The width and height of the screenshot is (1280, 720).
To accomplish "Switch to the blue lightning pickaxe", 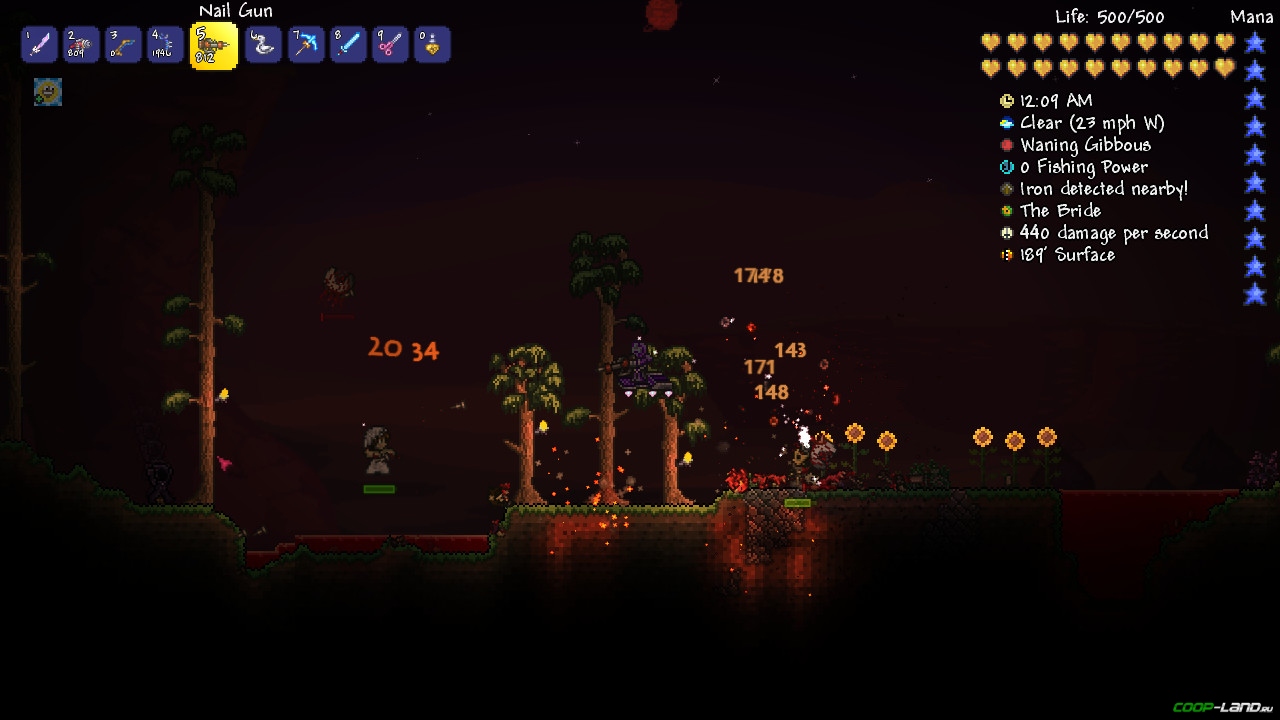I will tap(305, 45).
